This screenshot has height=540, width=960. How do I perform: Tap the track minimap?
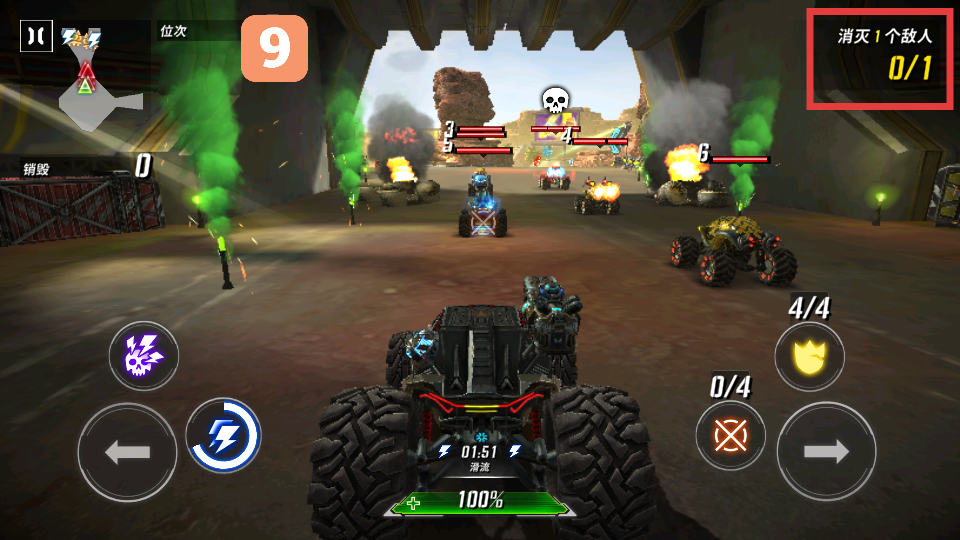pyautogui.click(x=96, y=96)
